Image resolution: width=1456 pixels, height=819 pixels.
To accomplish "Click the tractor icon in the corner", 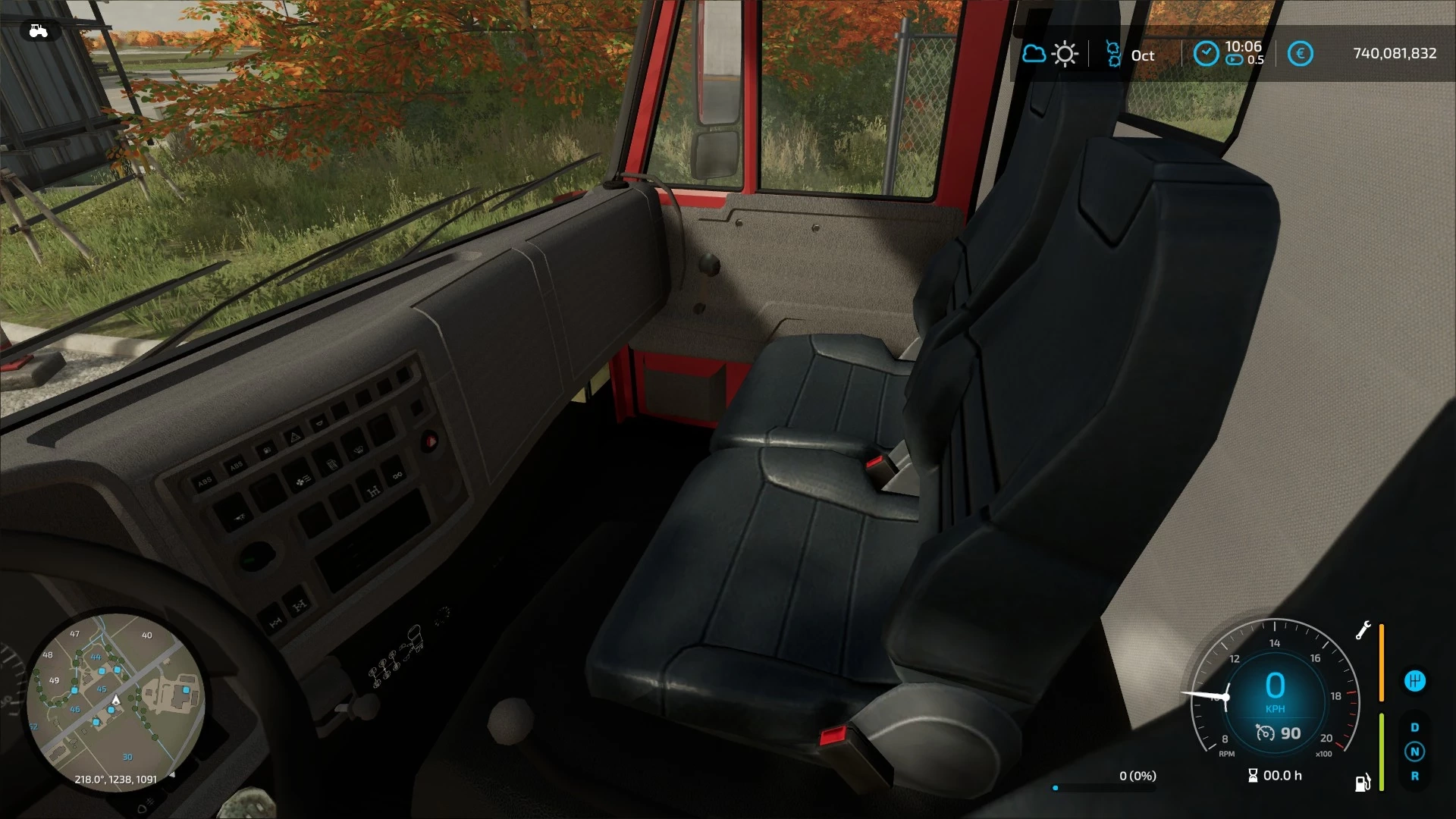I will 38,31.
